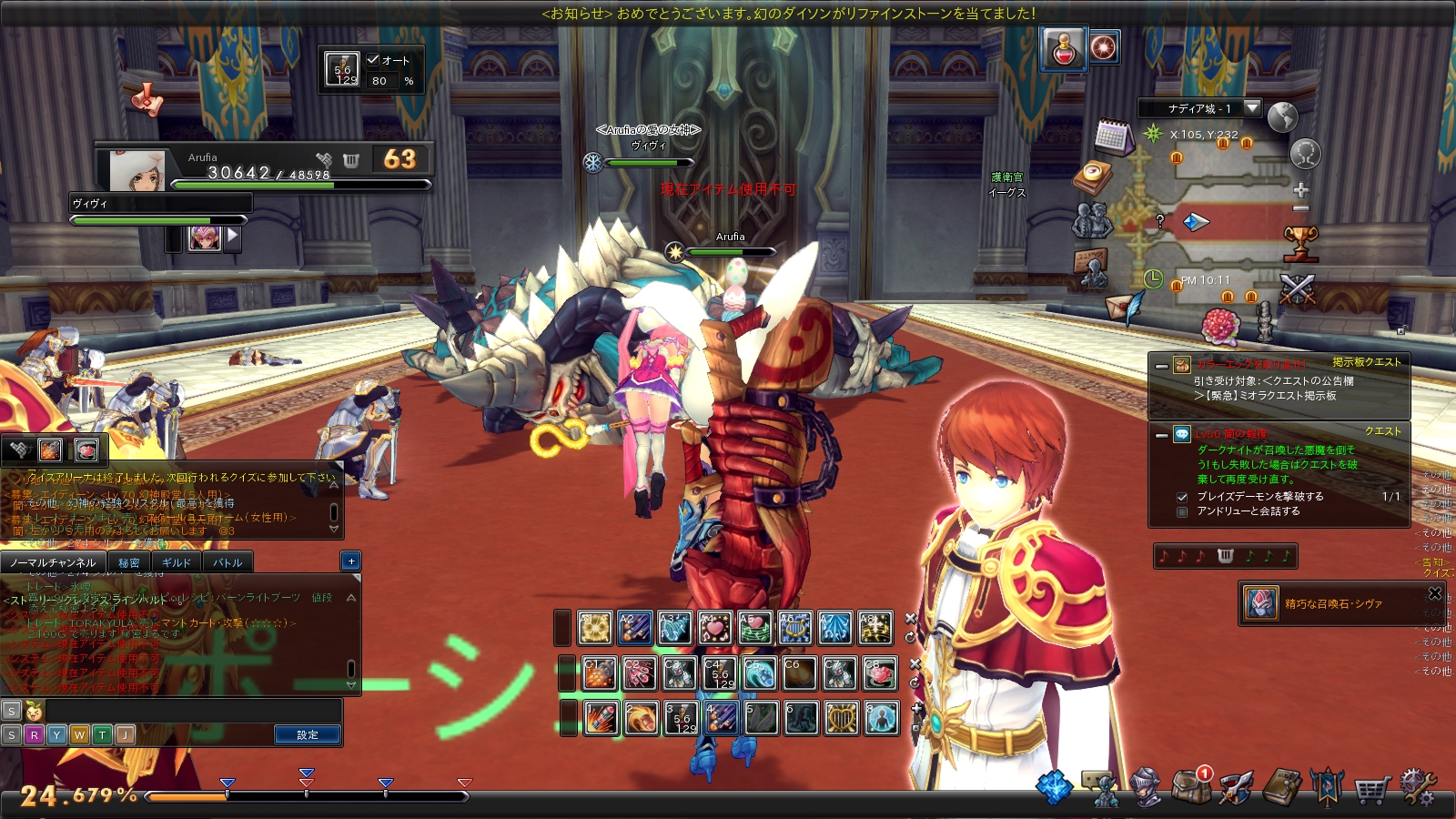
Task: Open the backpack inventory with the notification badge
Action: (1190, 786)
